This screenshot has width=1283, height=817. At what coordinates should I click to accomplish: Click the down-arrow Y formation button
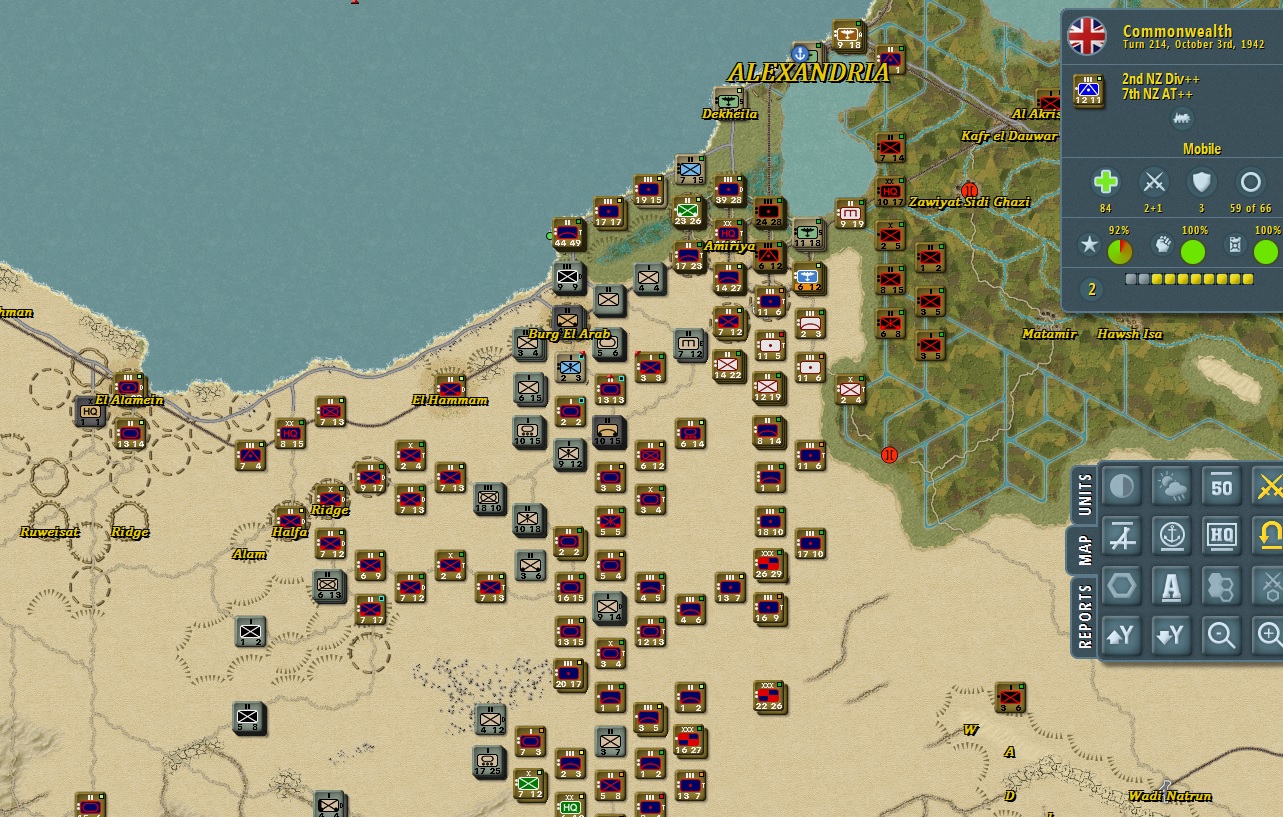(1171, 636)
